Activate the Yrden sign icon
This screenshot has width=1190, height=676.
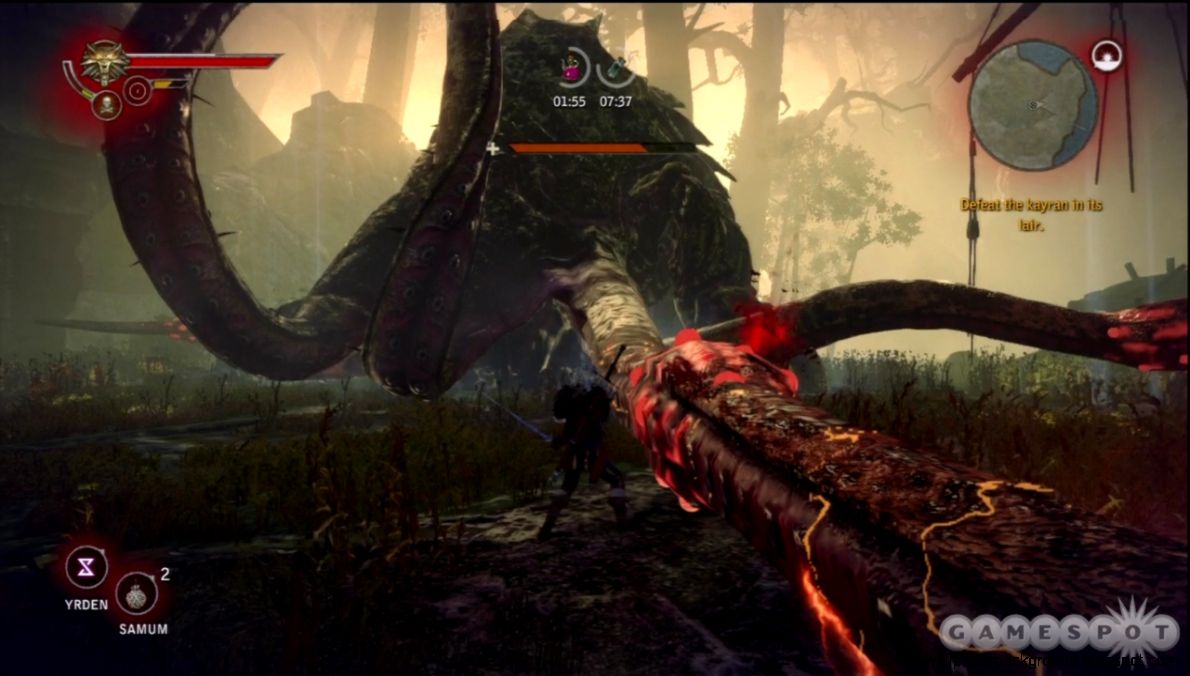click(87, 568)
